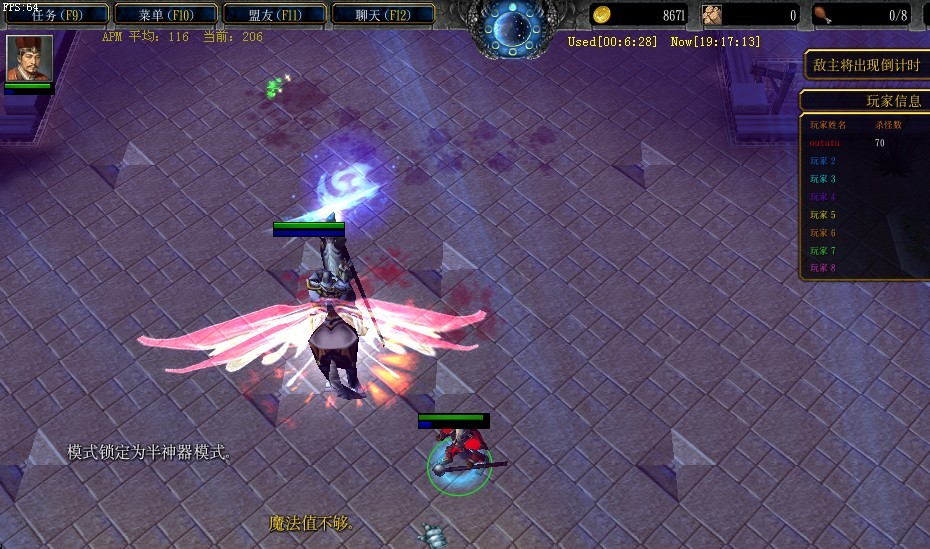The image size is (930, 549).
Task: Open the 菜单 (F10) game menu
Action: (165, 15)
